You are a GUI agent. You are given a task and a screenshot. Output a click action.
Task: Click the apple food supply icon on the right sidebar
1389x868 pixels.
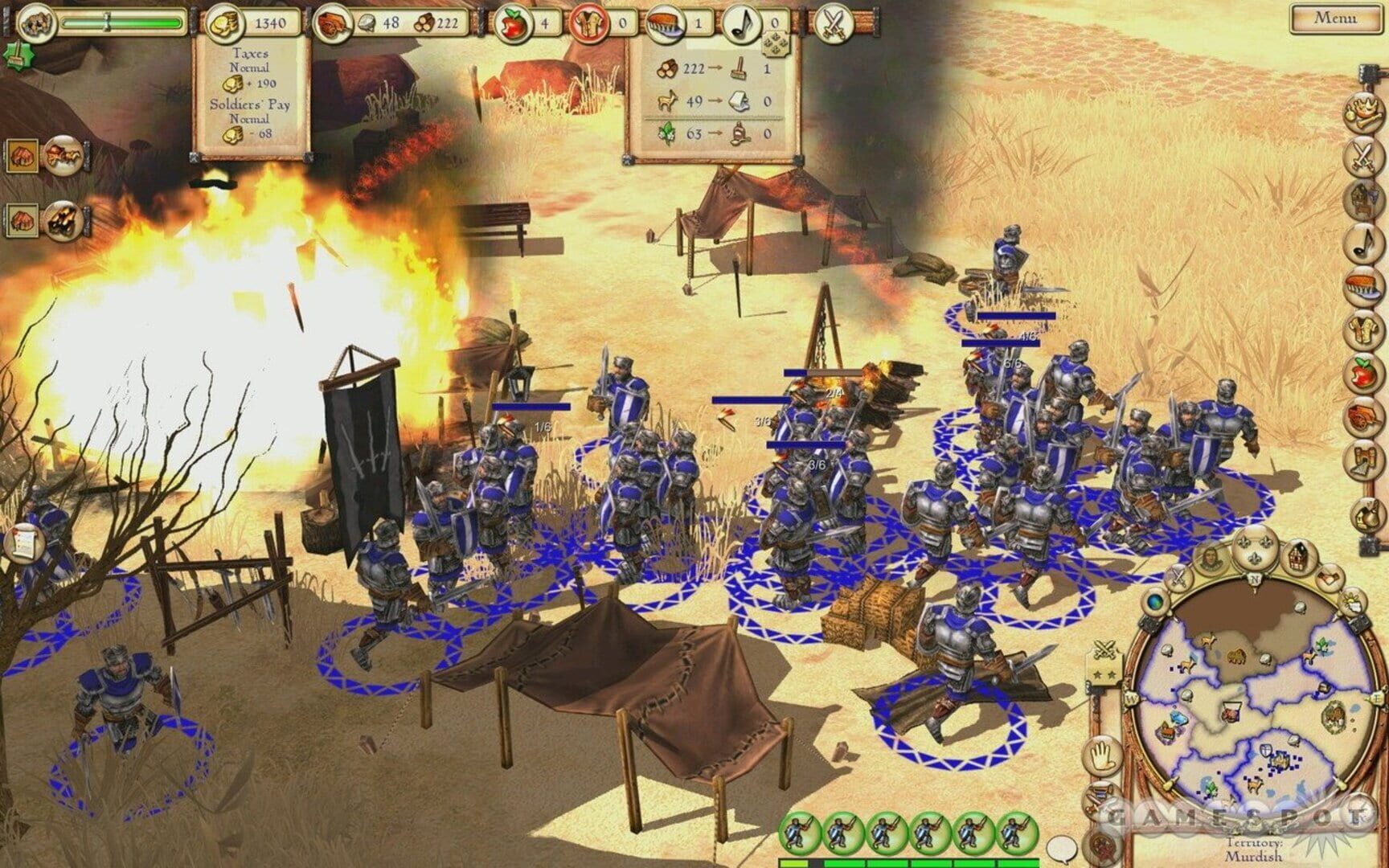coord(1363,370)
